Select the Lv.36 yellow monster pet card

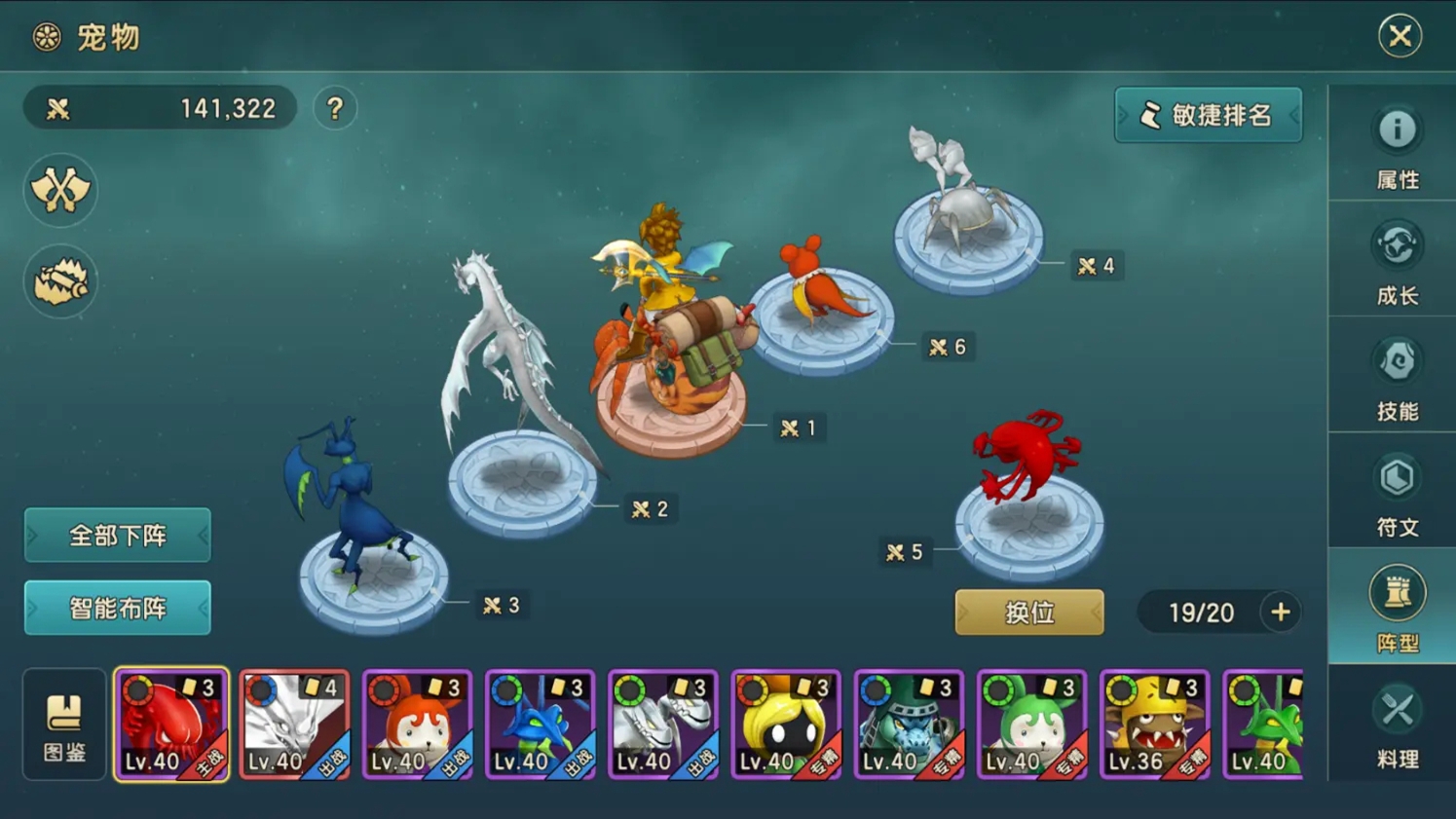pyautogui.click(x=1154, y=725)
